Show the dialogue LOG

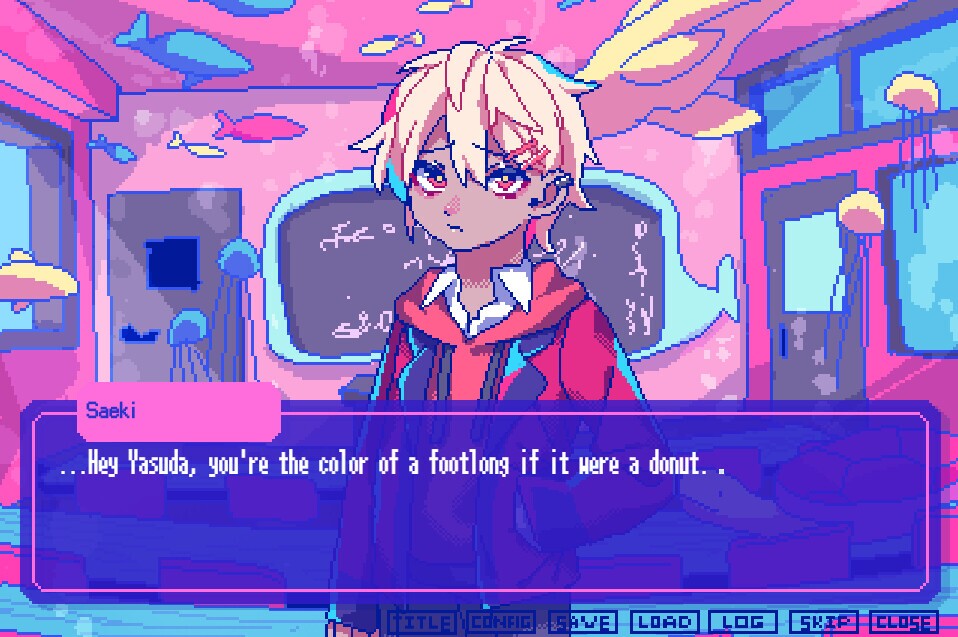click(x=742, y=622)
